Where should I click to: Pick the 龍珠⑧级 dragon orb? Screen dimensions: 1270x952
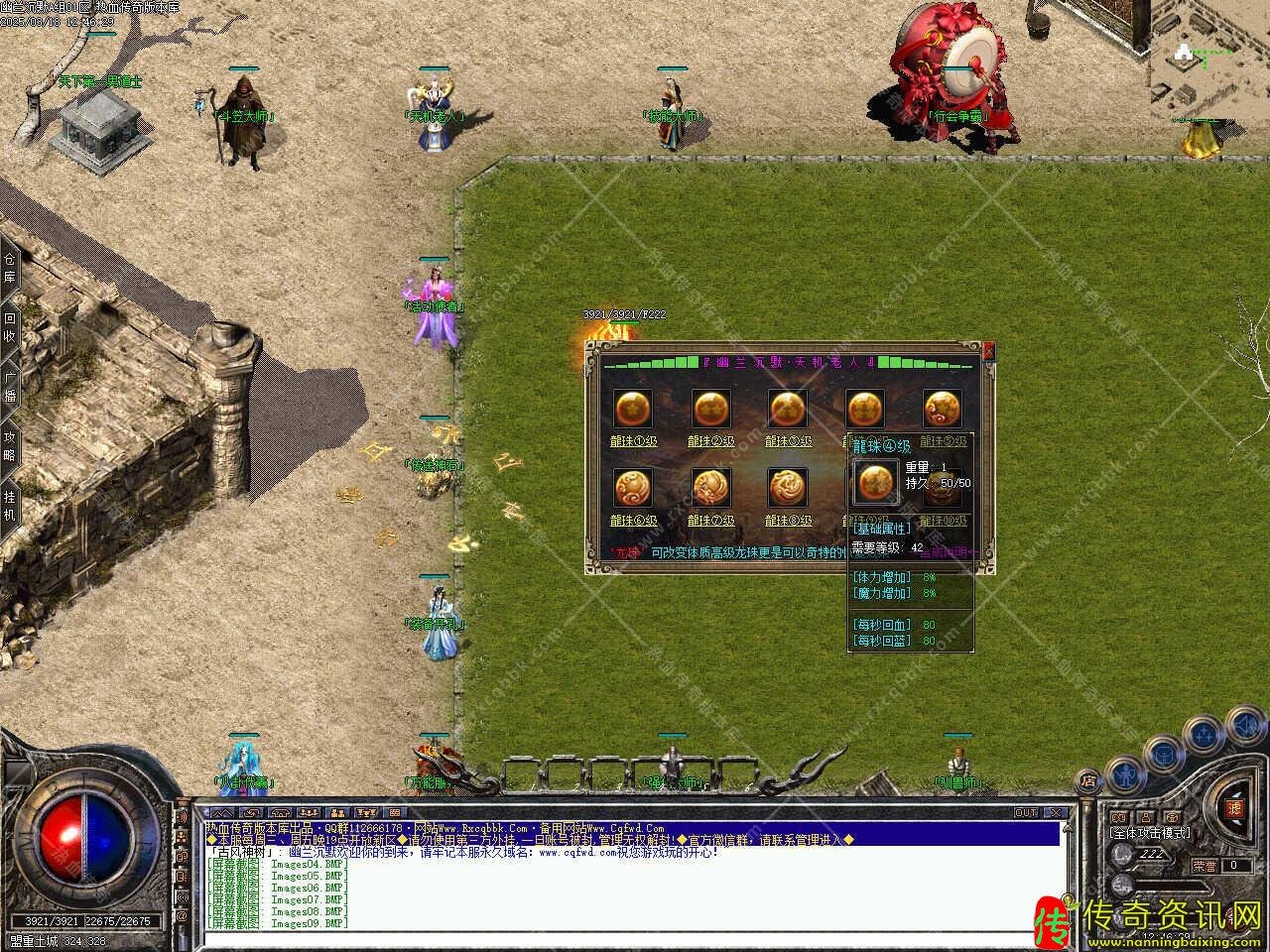788,488
